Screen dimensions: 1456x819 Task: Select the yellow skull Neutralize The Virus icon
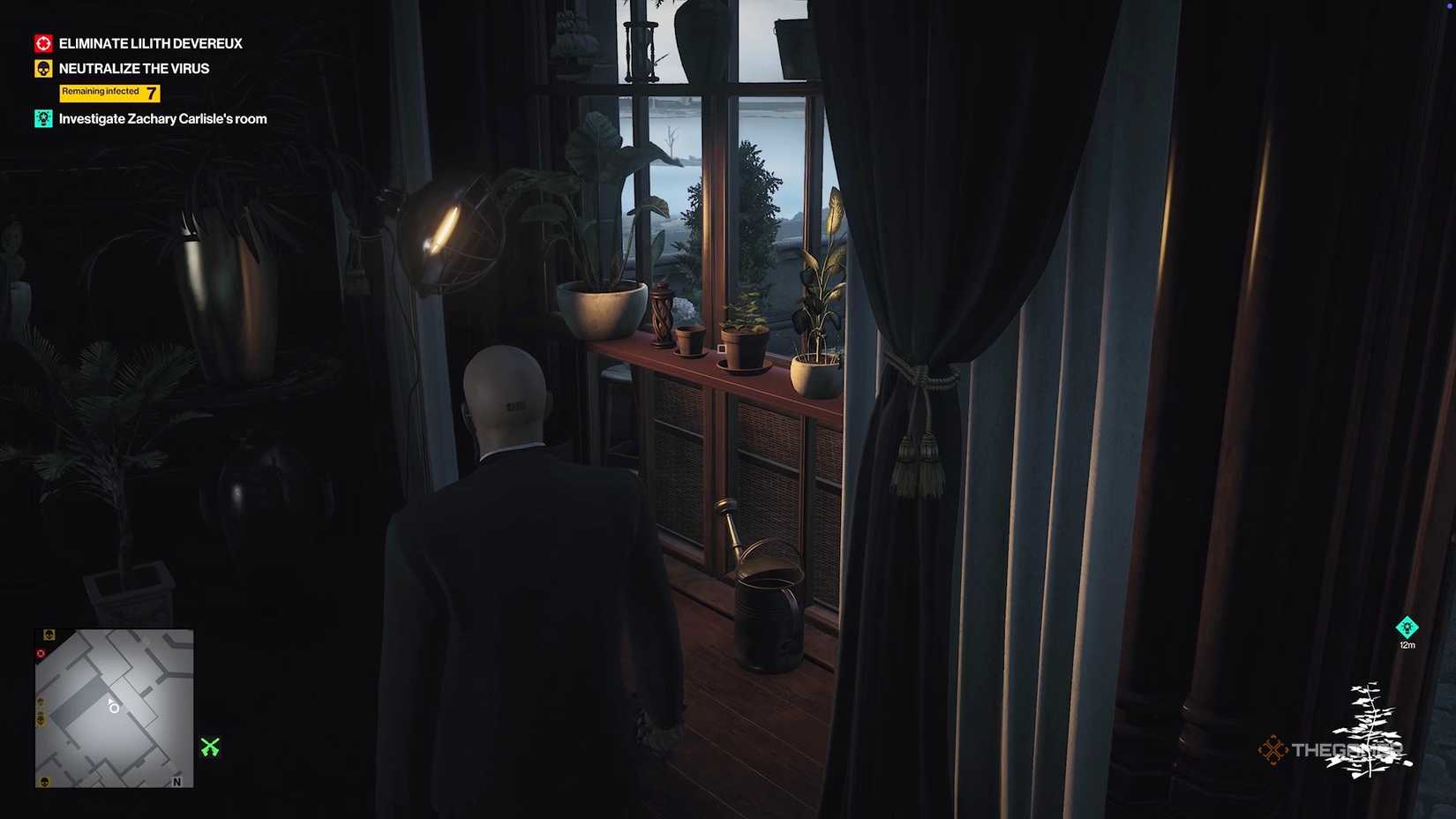point(42,68)
